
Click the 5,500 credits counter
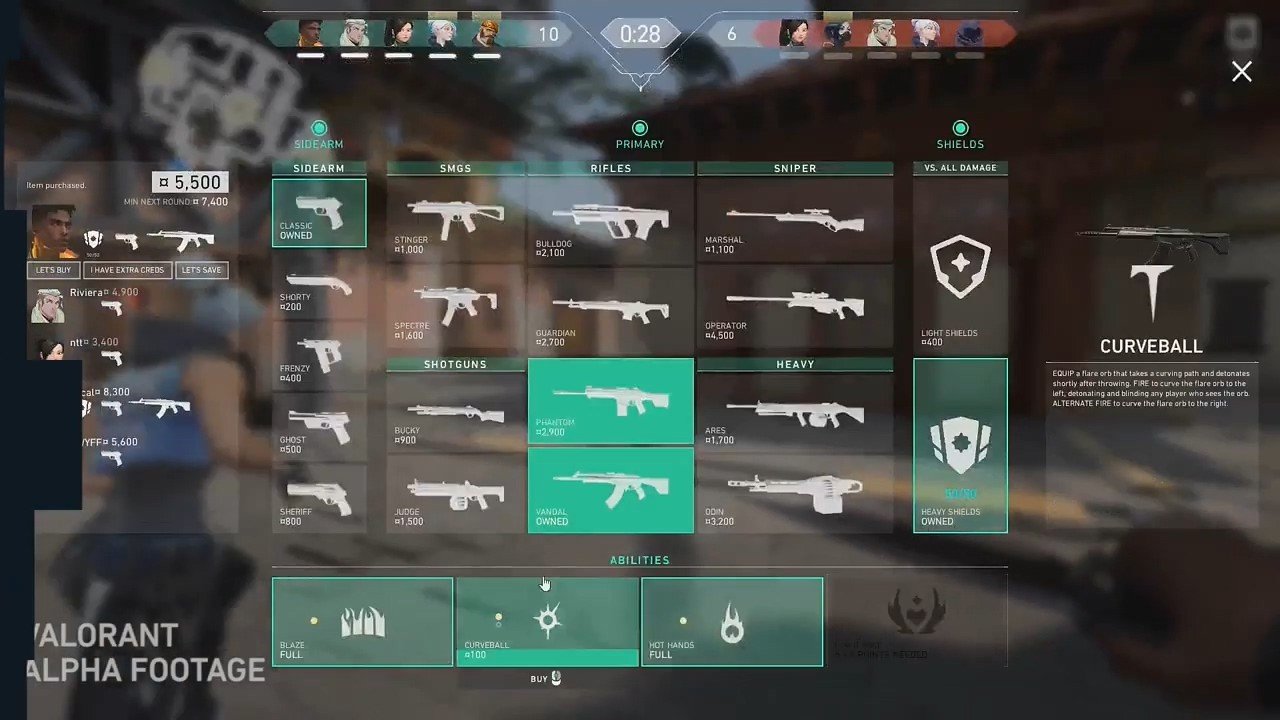click(x=190, y=182)
